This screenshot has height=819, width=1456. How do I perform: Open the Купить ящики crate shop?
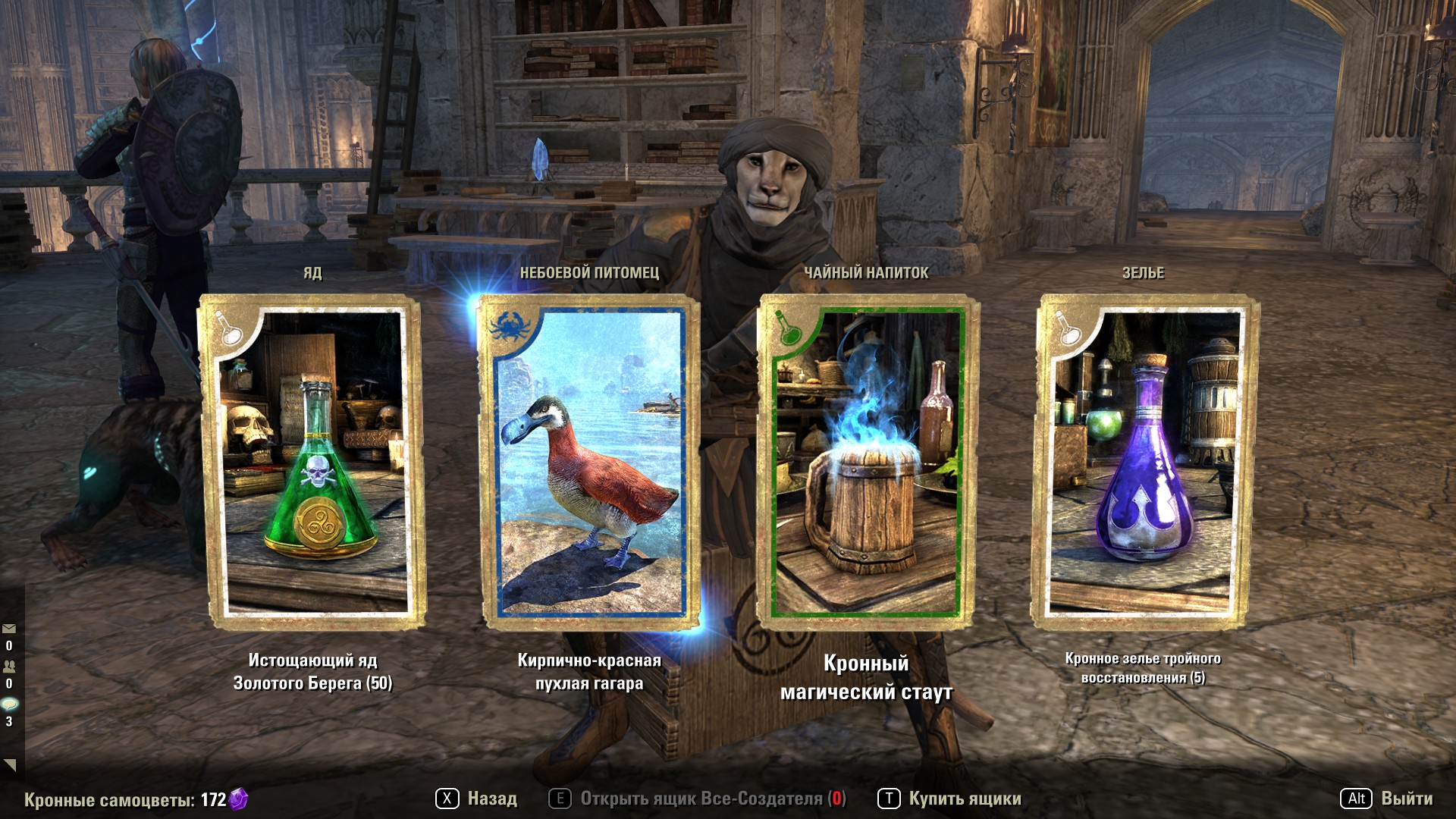click(950, 799)
